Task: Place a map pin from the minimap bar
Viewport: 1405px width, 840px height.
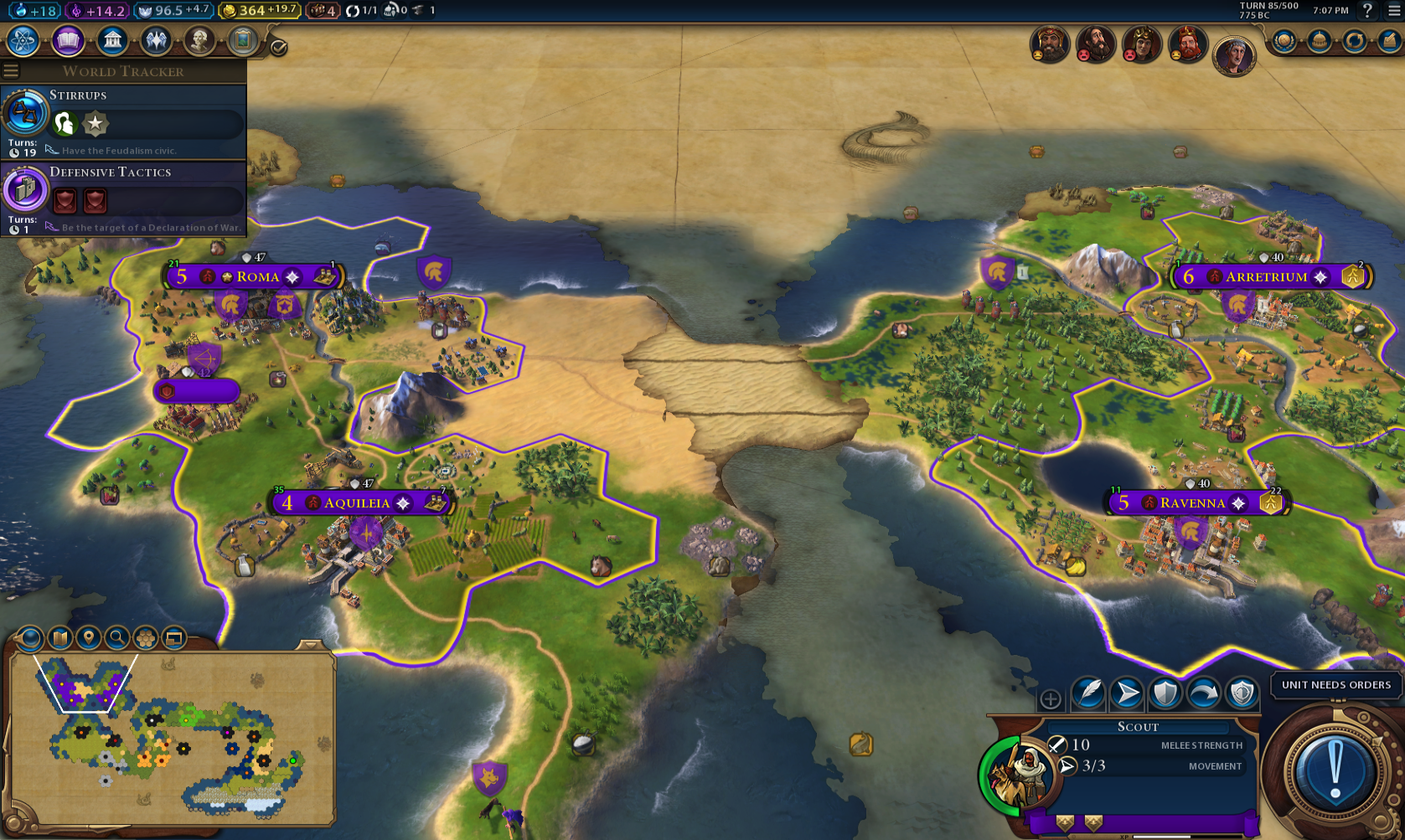Action: click(x=87, y=637)
